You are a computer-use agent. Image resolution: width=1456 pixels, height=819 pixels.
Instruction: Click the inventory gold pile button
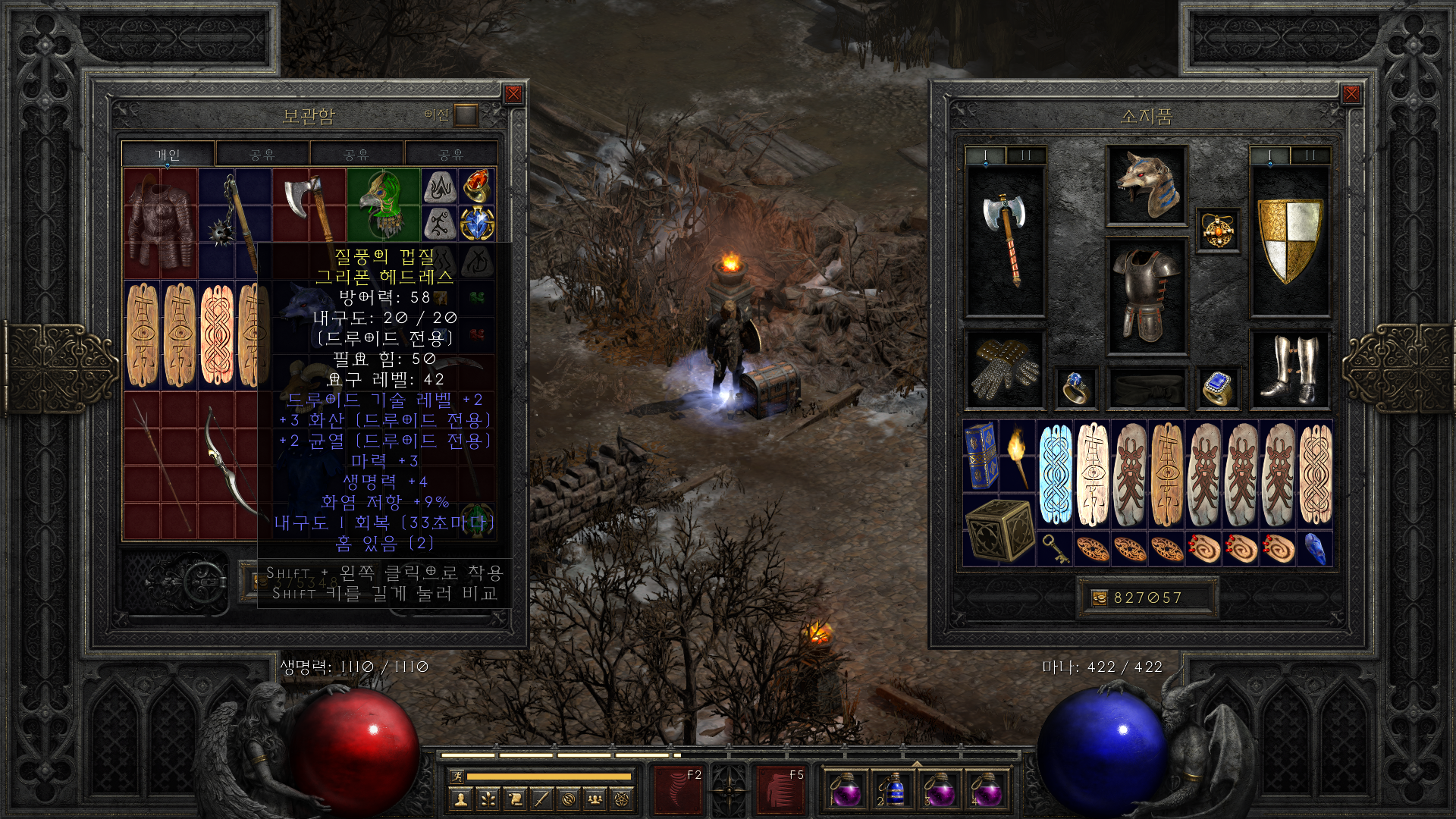(x=1099, y=598)
